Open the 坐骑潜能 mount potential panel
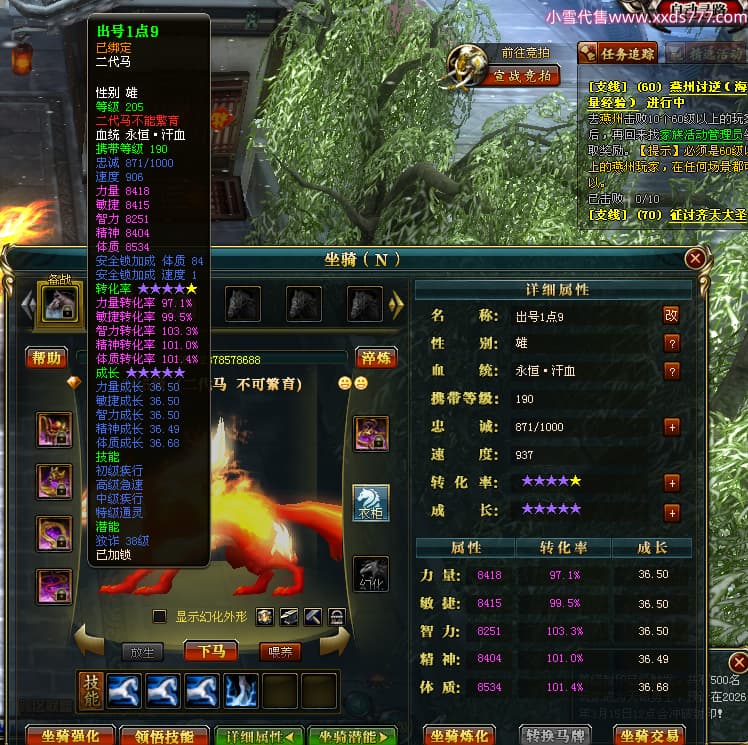Viewport: 748px width, 745px height. pyautogui.click(x=352, y=736)
